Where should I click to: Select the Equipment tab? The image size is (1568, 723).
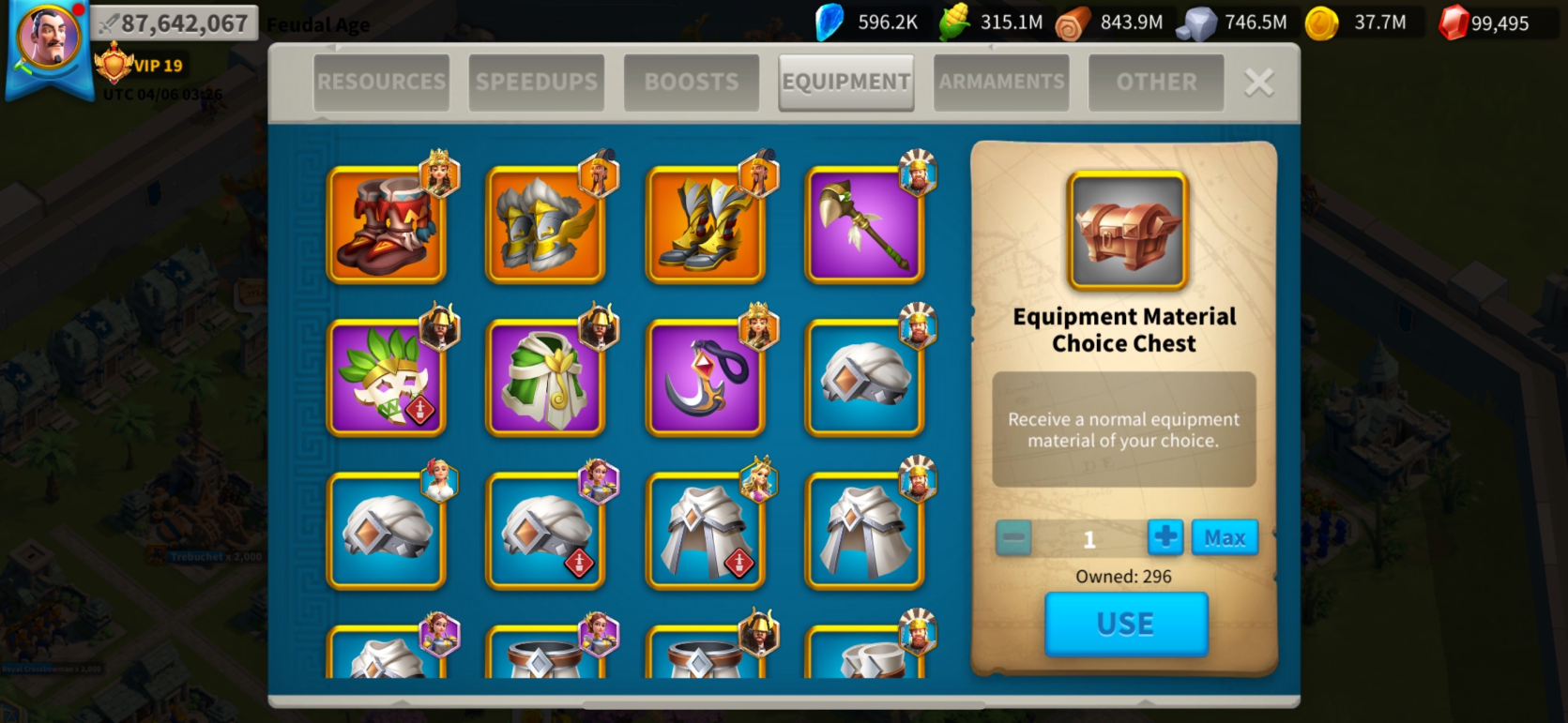coord(845,83)
